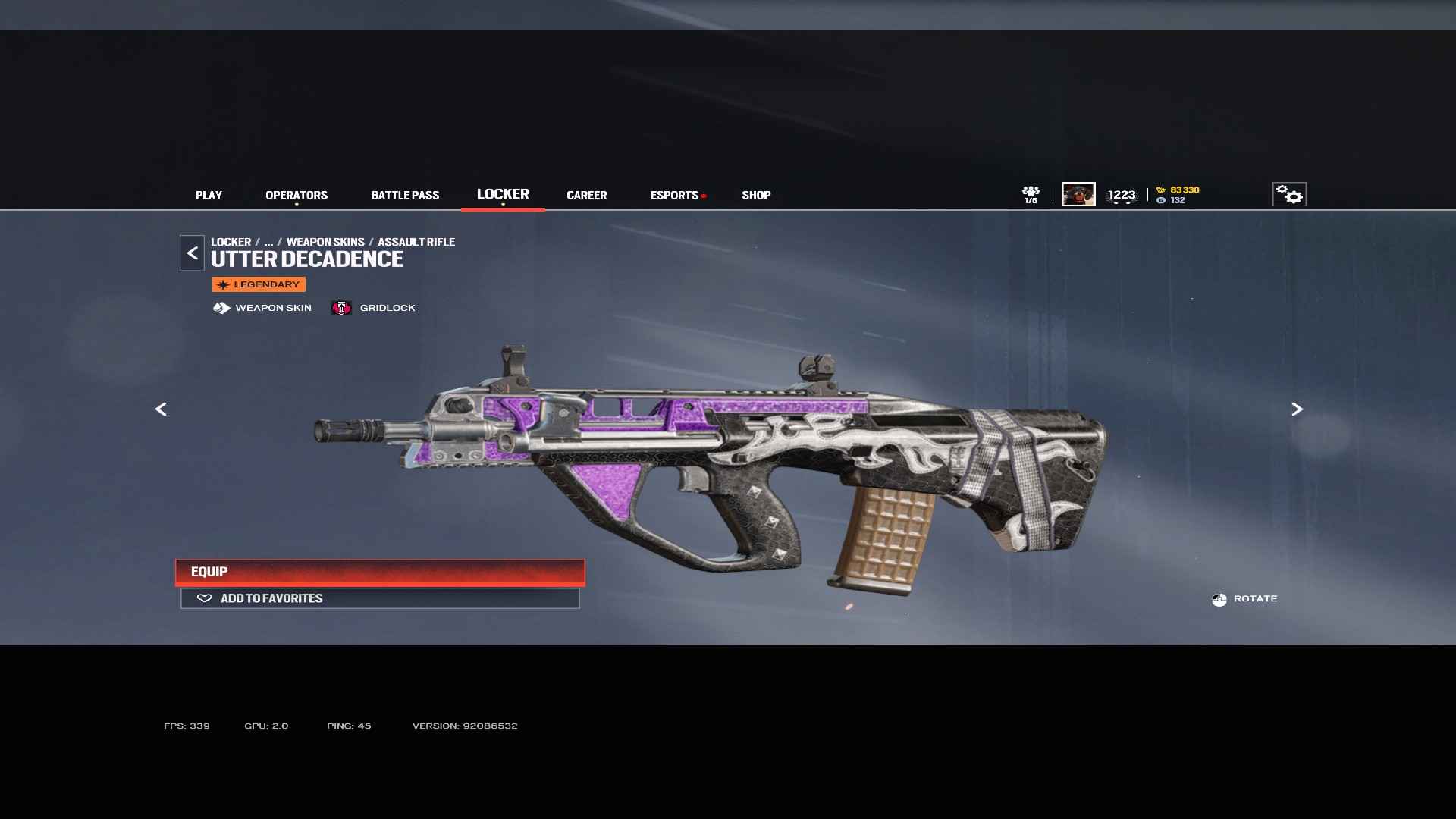The height and width of the screenshot is (819, 1456).
Task: Open the Play tab
Action: 209,195
